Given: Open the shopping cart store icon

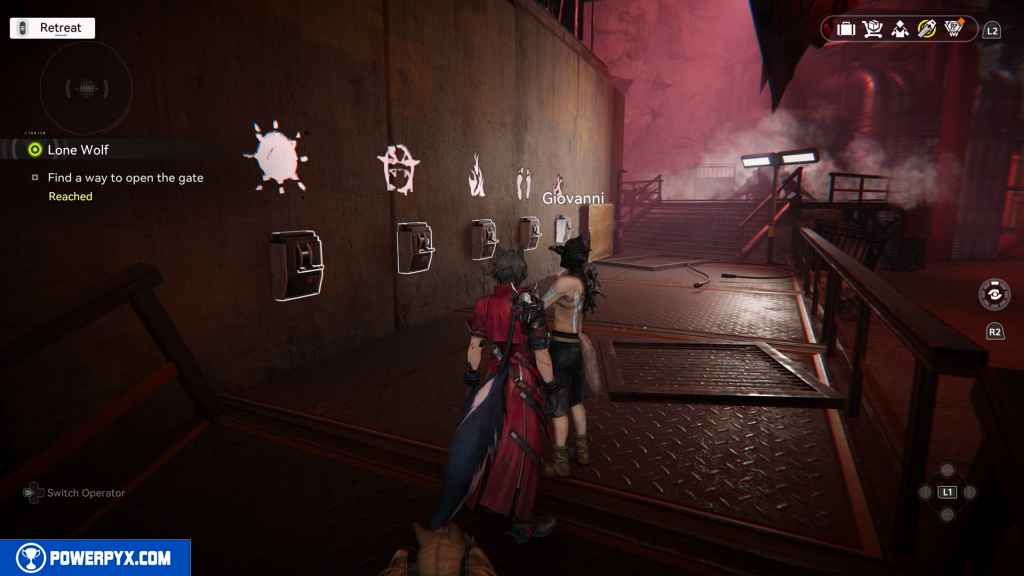Looking at the screenshot, I should 873,29.
